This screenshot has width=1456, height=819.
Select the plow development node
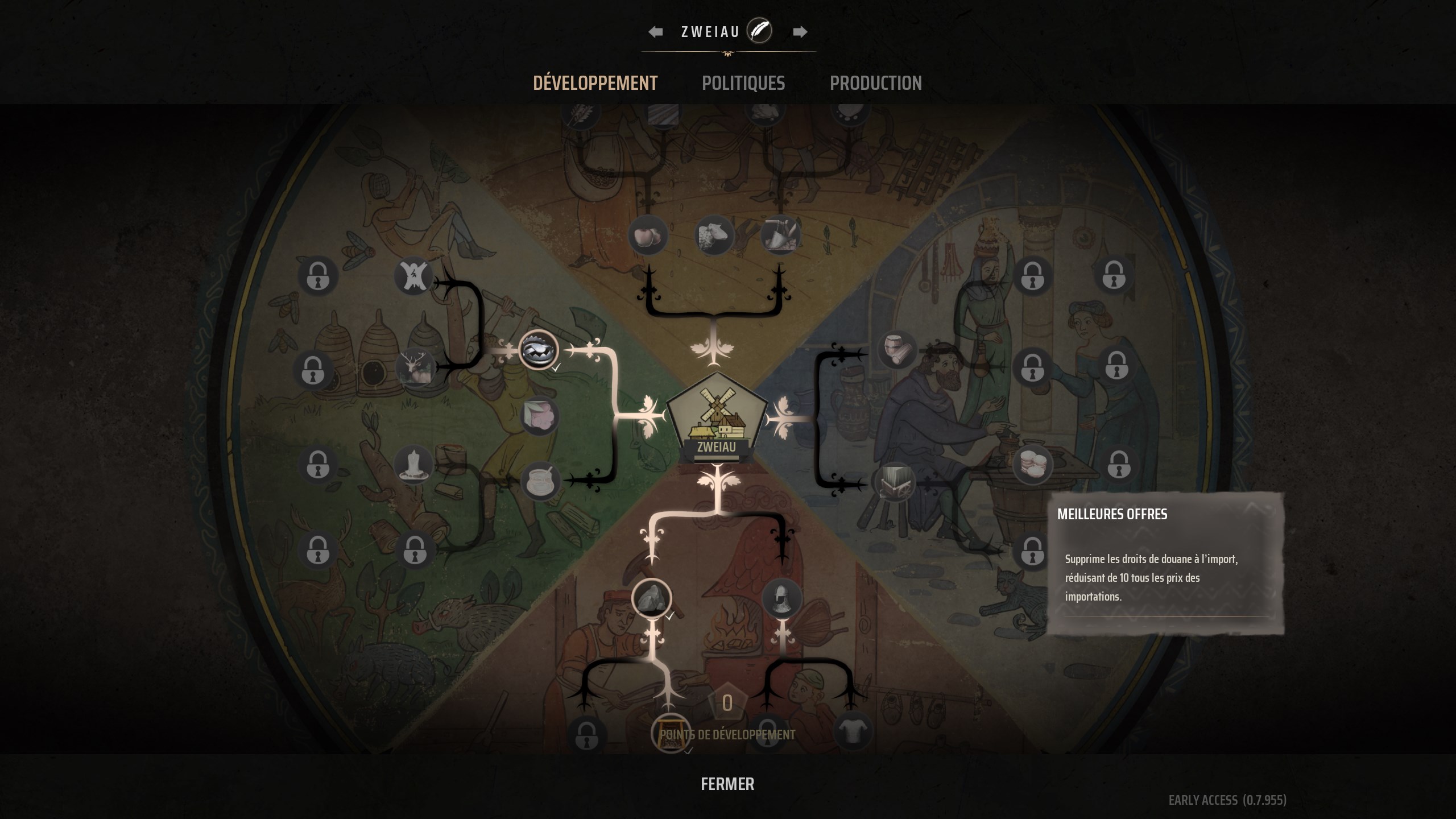[x=781, y=236]
